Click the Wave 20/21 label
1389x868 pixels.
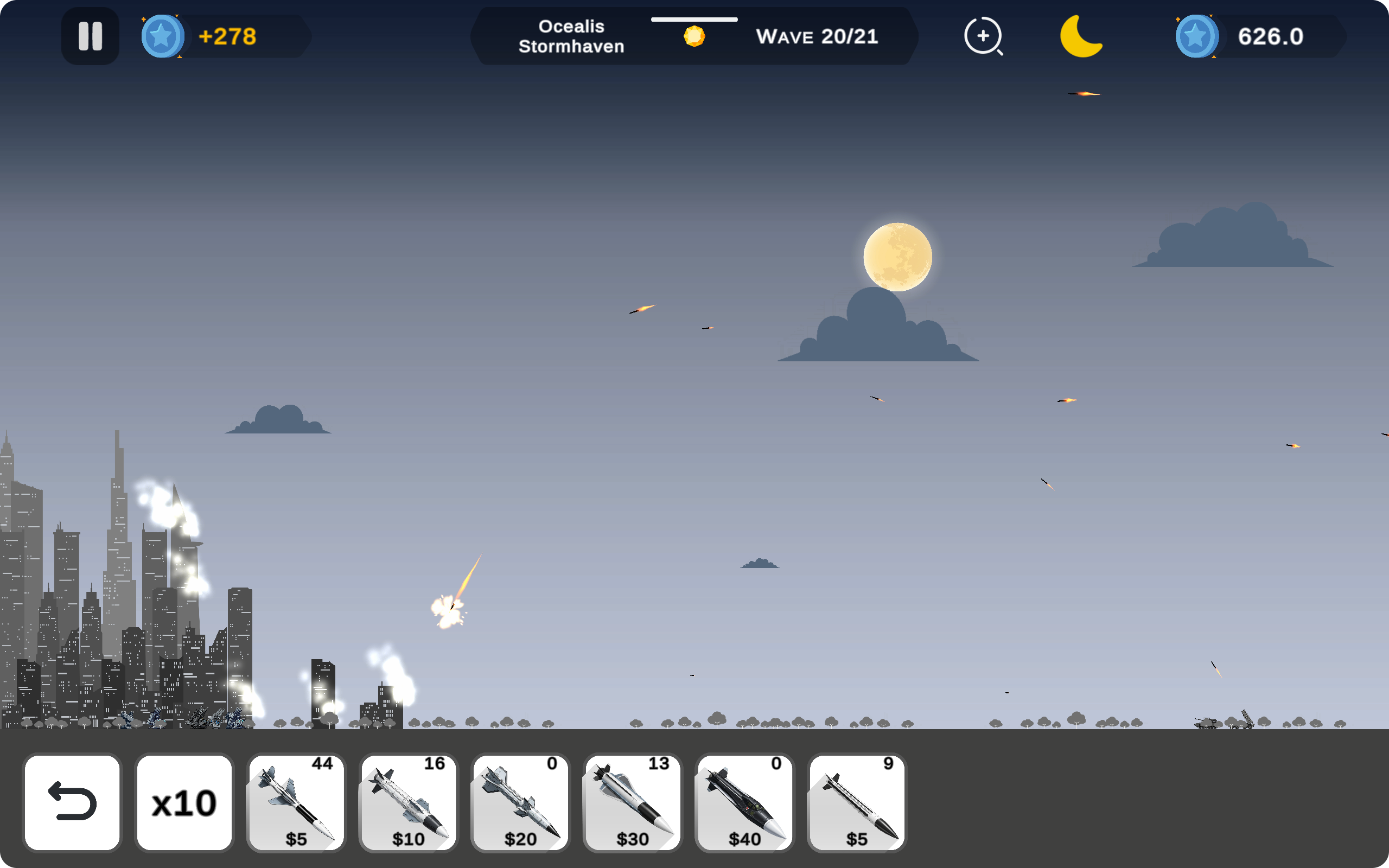pyautogui.click(x=817, y=36)
